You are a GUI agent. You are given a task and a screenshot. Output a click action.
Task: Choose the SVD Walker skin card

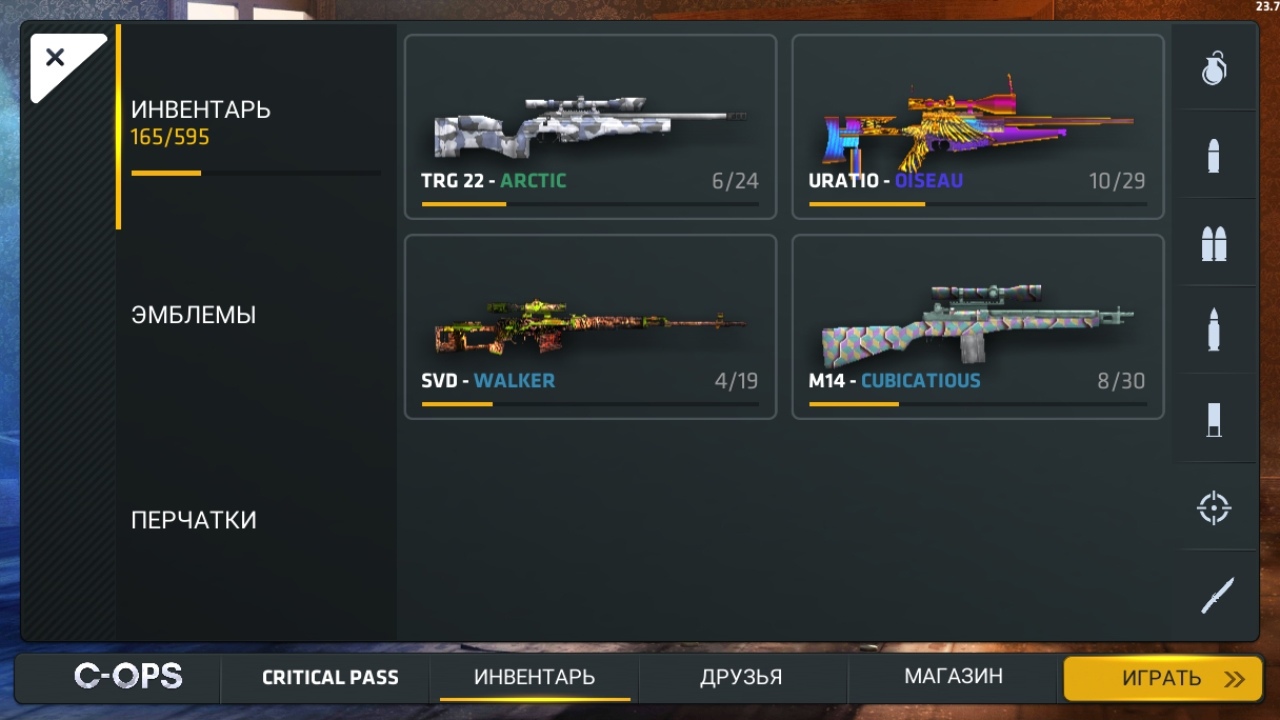click(x=590, y=326)
